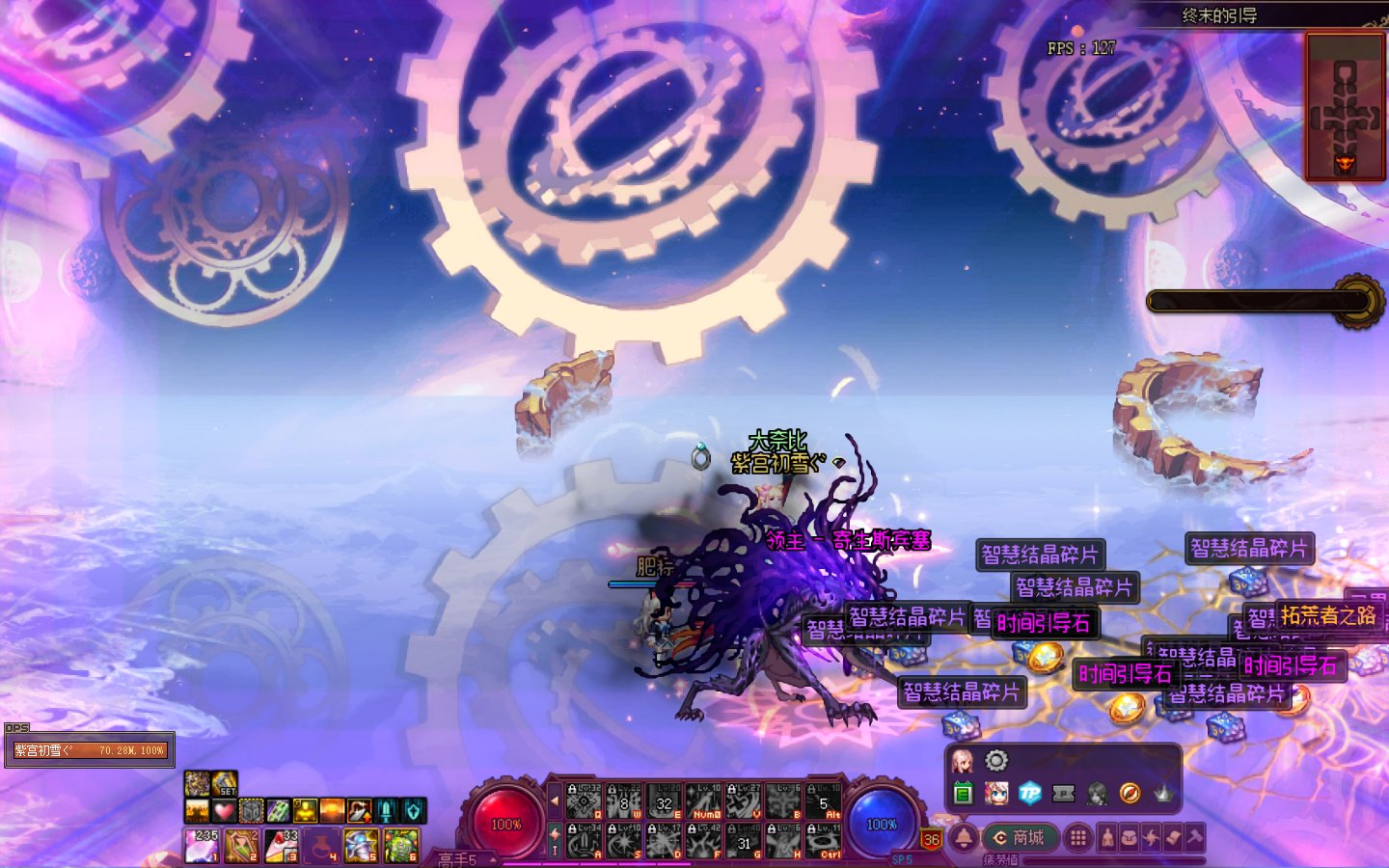Open the inventory bag icon
The height and width of the screenshot is (868, 1389).
pos(1129,837)
